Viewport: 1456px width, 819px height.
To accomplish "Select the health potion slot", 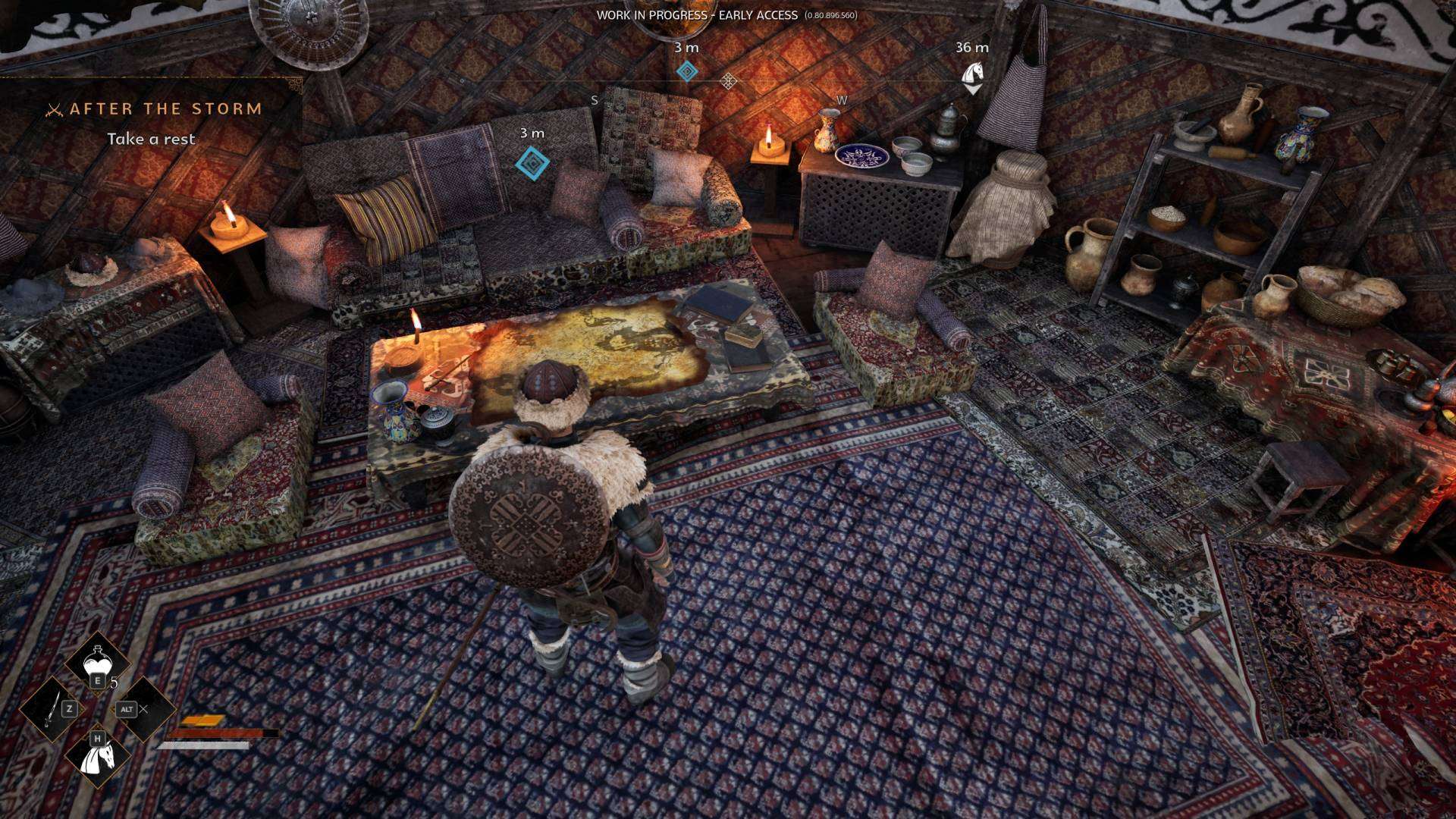I will click(98, 664).
